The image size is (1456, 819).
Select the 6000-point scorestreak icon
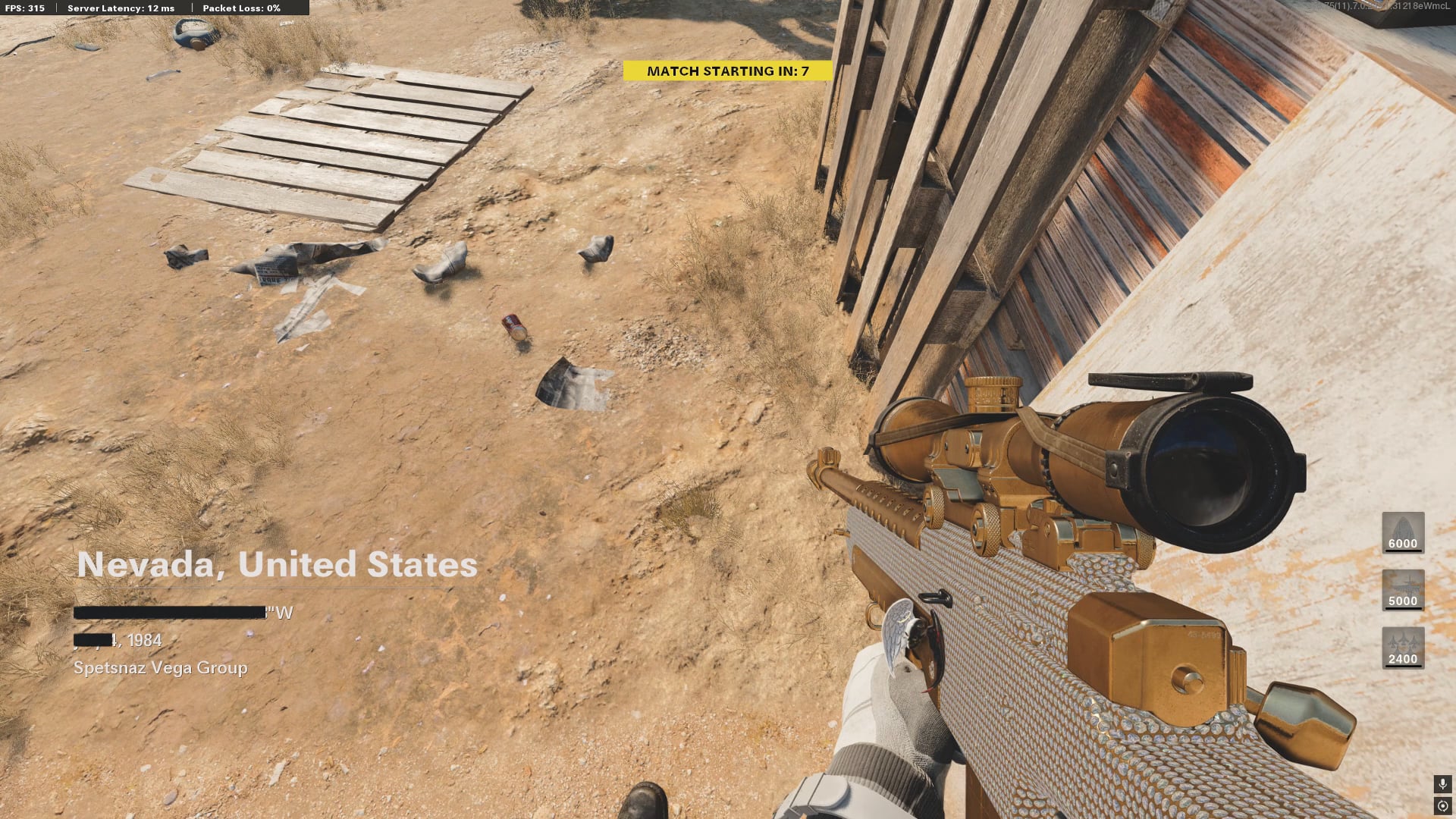coord(1402,532)
